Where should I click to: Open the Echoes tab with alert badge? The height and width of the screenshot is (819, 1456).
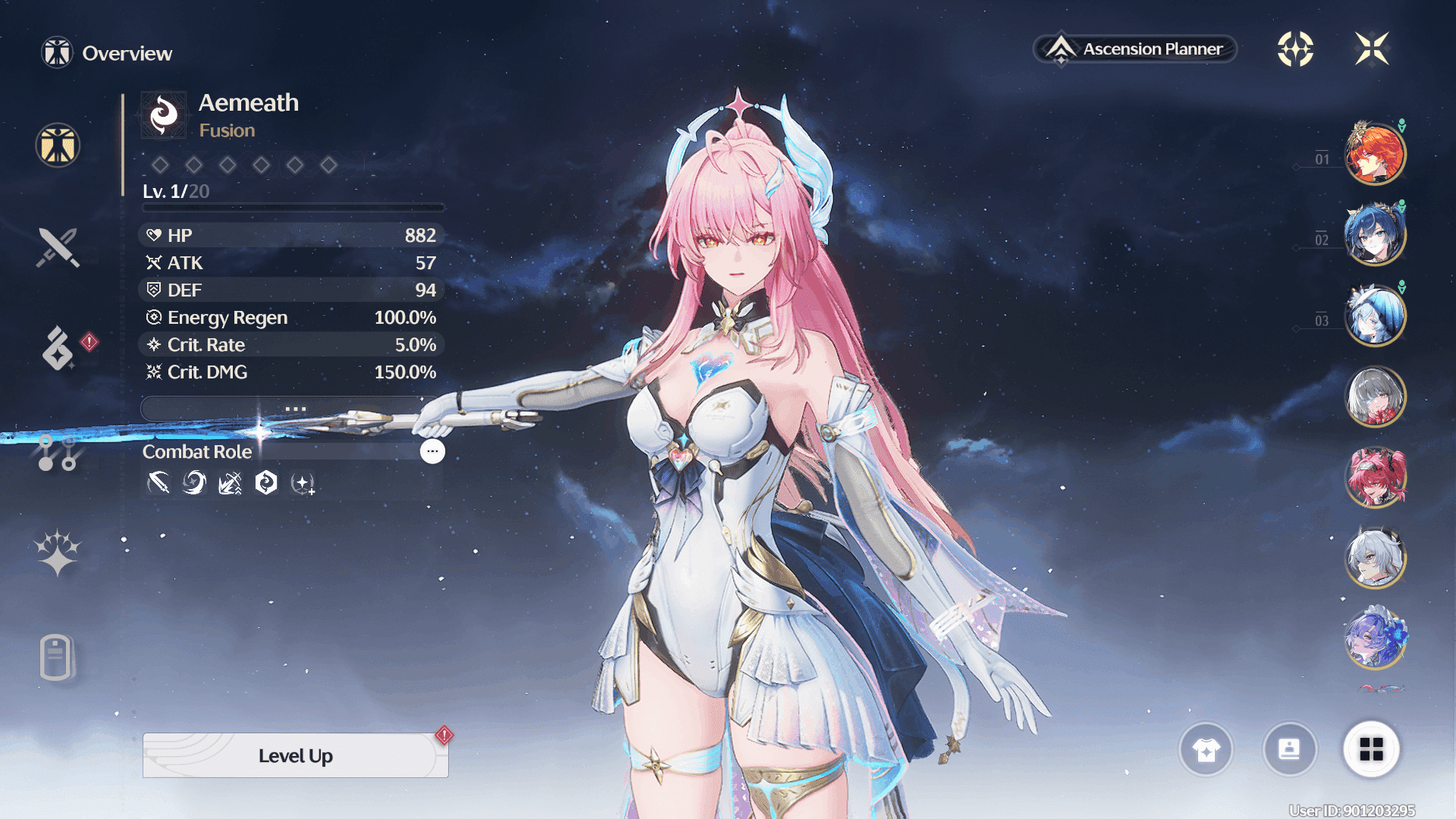click(58, 349)
